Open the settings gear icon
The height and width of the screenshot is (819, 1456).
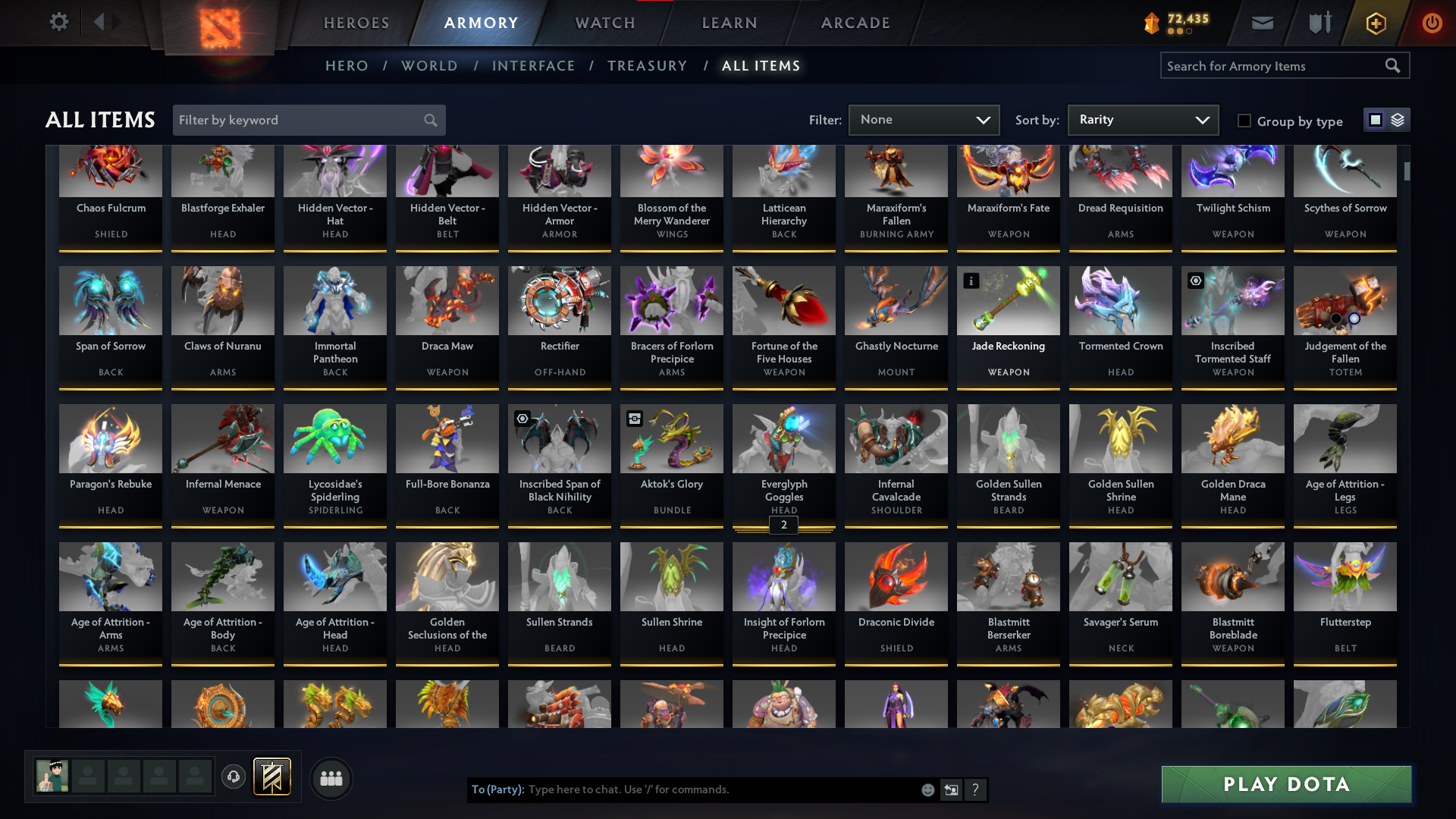[x=59, y=22]
